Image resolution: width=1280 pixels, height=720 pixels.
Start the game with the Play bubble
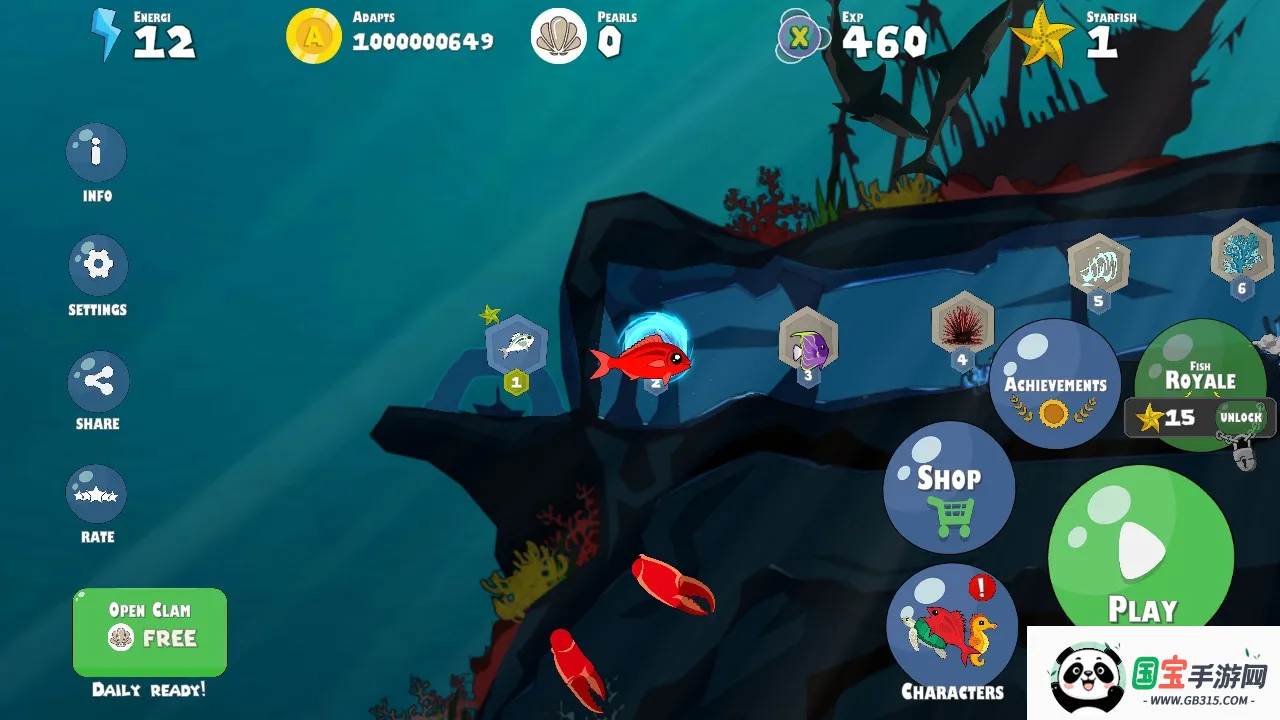(x=1140, y=555)
